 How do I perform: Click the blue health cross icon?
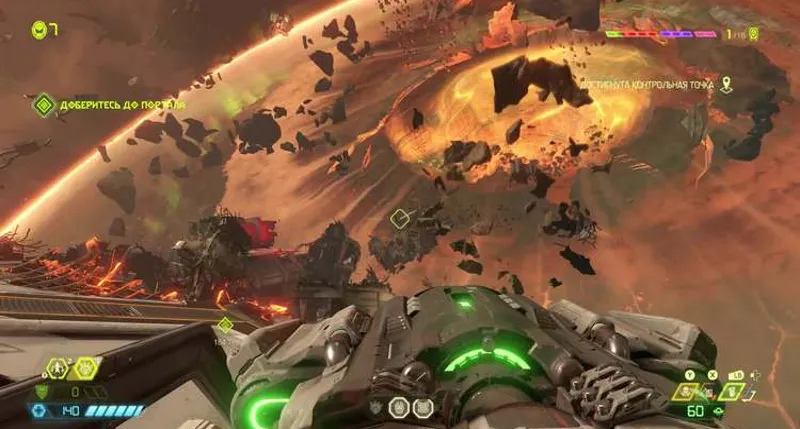[41, 410]
